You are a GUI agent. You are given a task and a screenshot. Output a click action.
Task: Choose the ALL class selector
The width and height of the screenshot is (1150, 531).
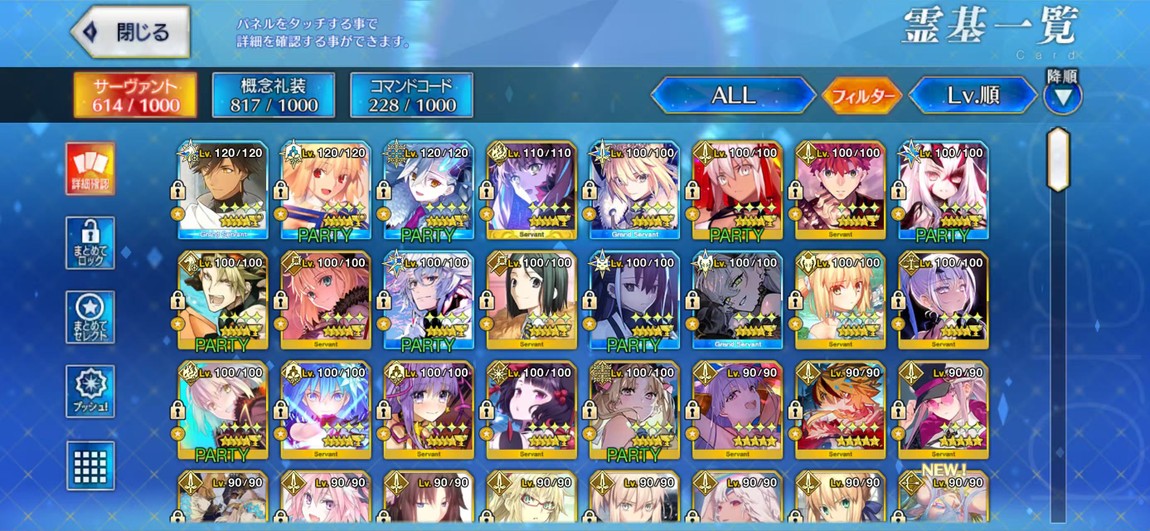[x=733, y=96]
